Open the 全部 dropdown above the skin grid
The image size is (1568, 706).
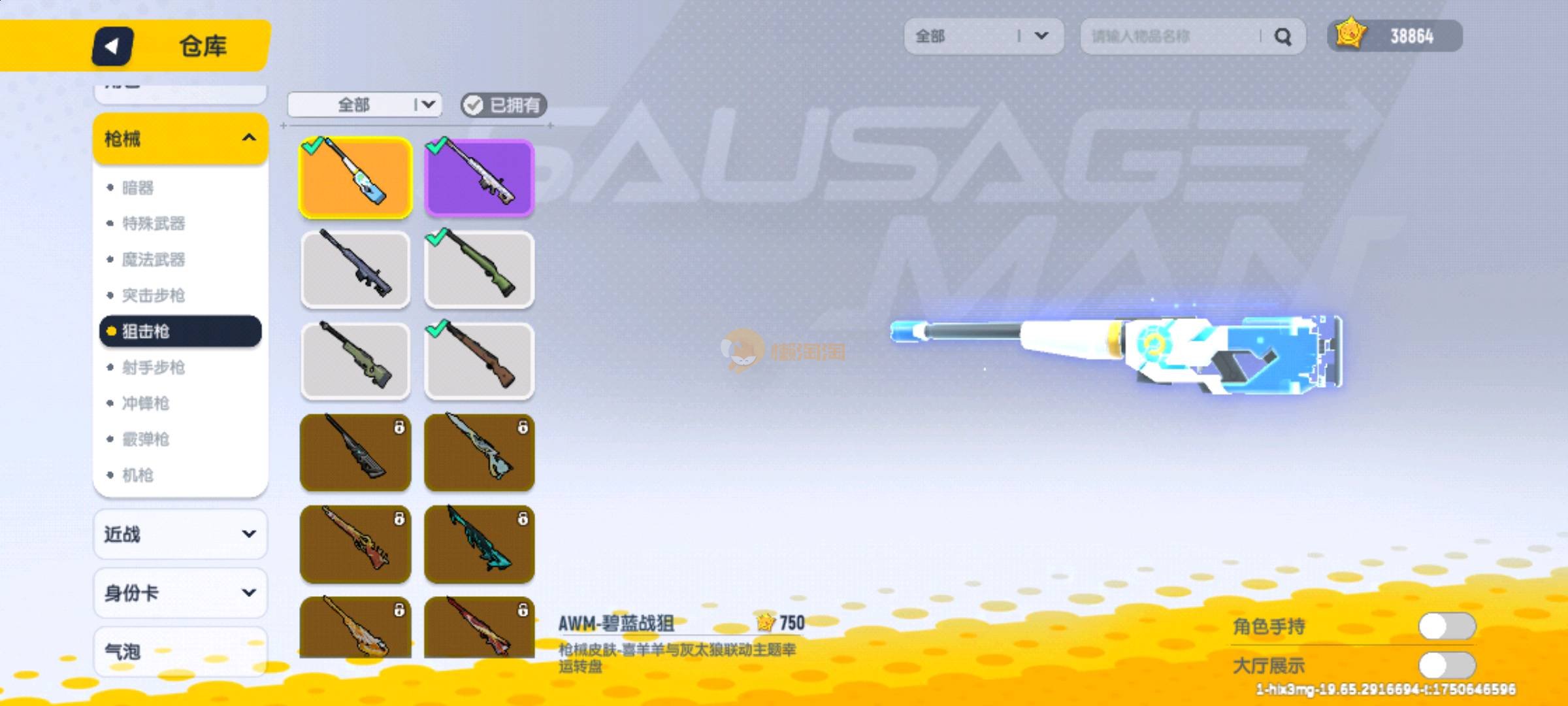pos(365,105)
